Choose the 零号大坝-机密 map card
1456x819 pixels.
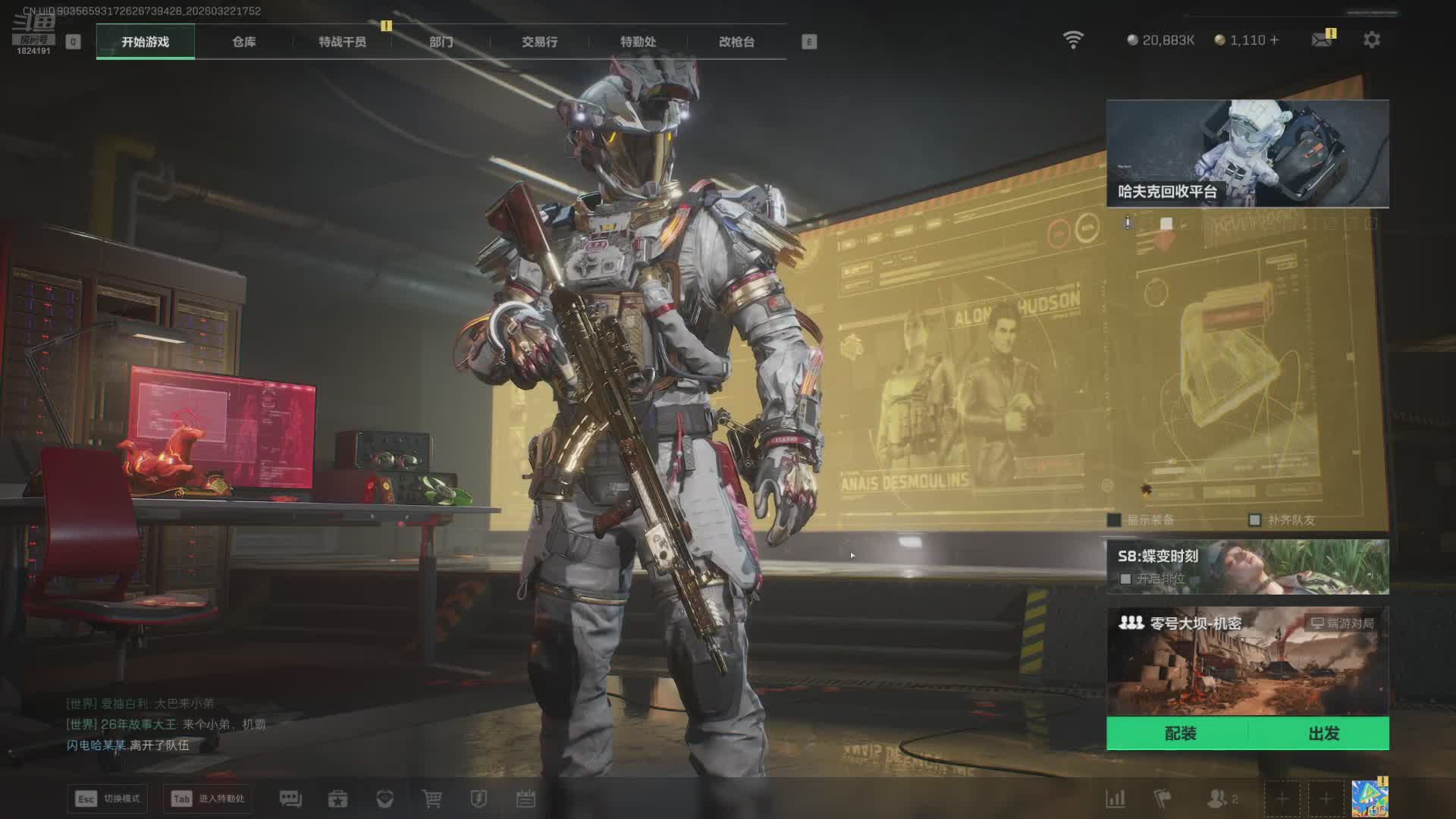pos(1247,661)
